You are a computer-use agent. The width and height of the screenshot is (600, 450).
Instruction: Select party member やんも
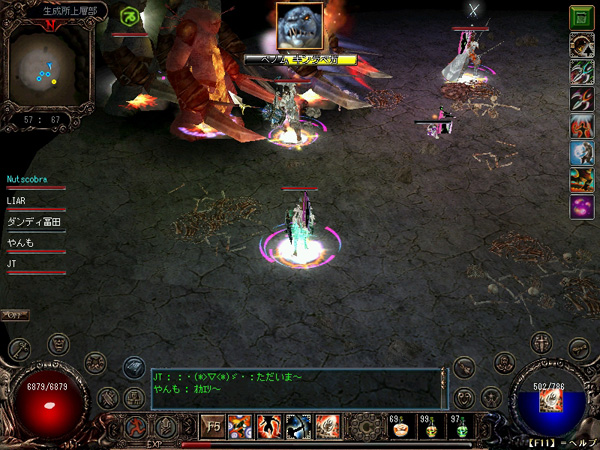click(20, 243)
